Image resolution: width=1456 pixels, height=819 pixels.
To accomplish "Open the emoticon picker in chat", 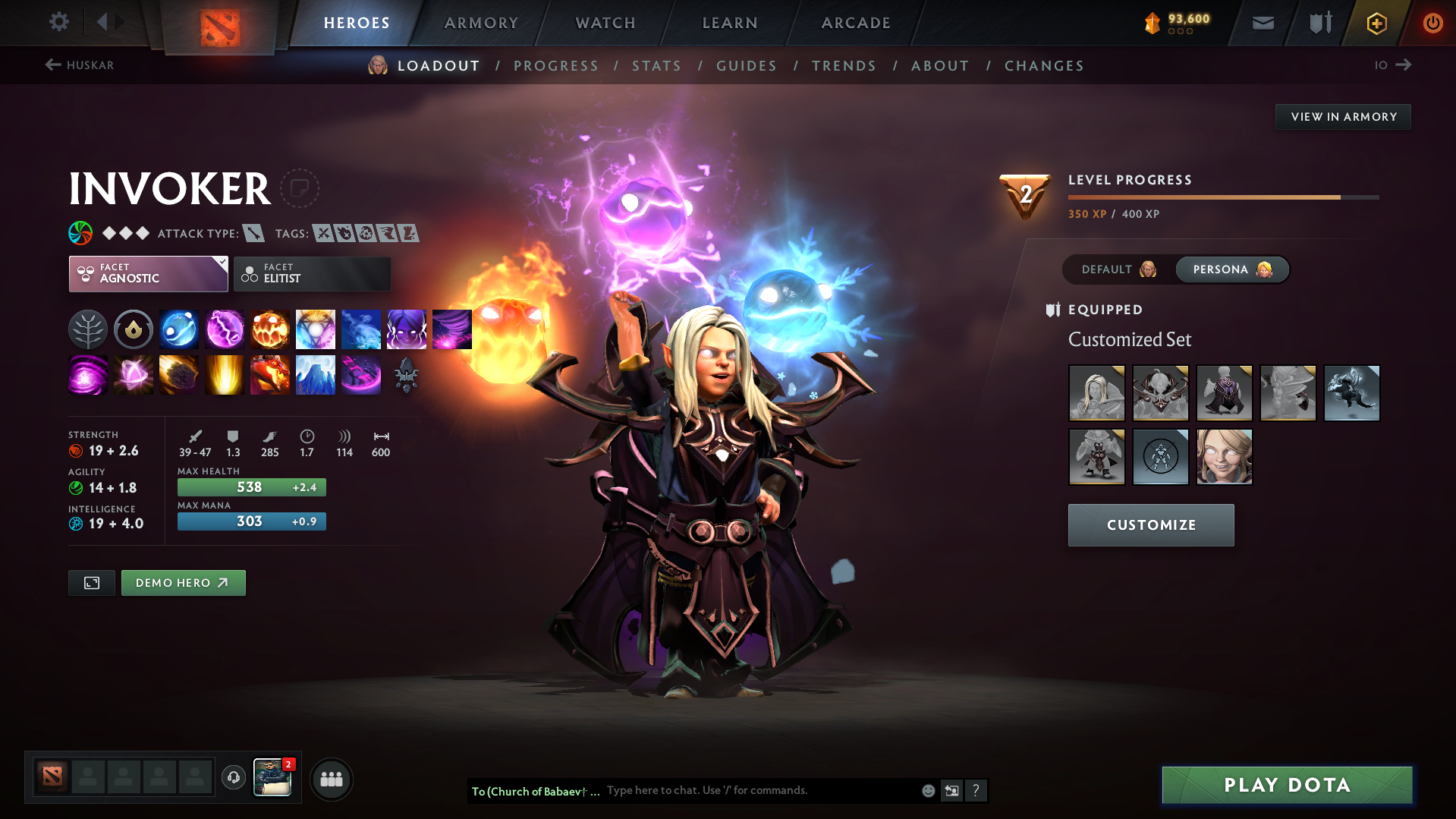I will pyautogui.click(x=927, y=790).
